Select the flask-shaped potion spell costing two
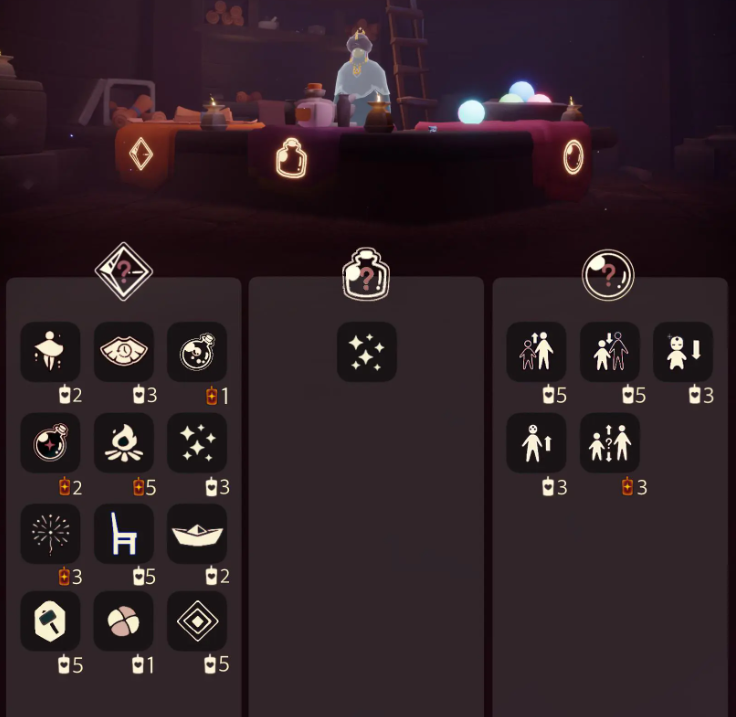This screenshot has height=717, width=736. [x=51, y=443]
